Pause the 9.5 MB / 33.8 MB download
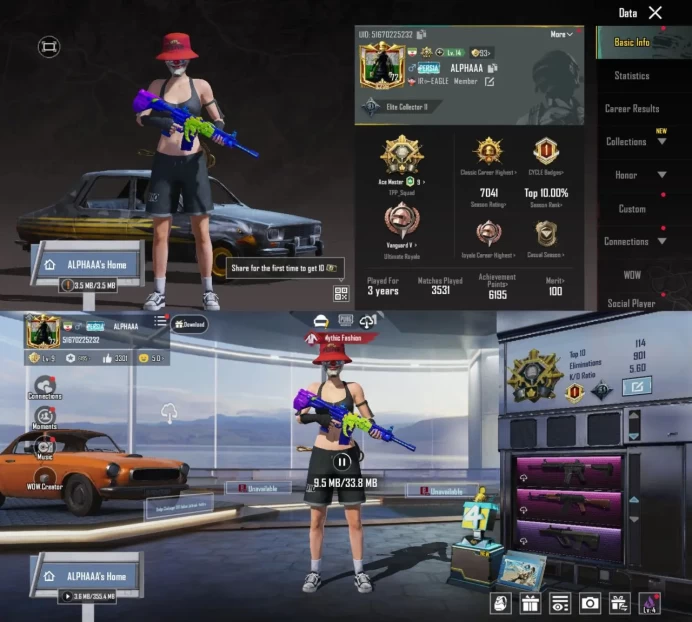This screenshot has height=622, width=692. point(342,462)
